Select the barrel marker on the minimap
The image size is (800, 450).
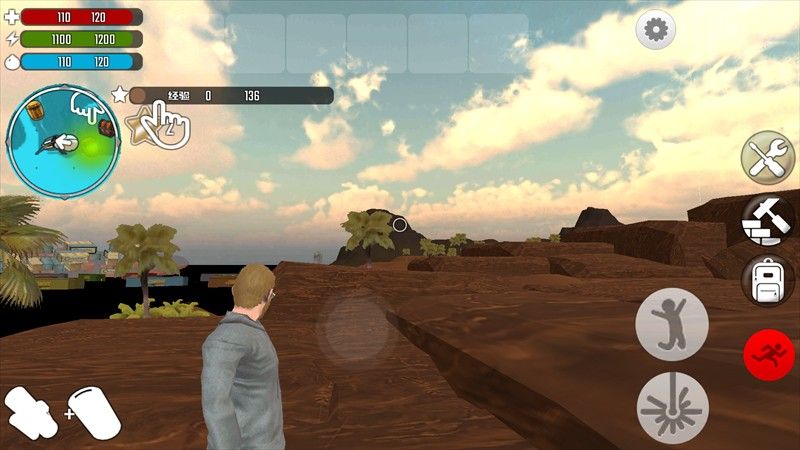[37, 108]
